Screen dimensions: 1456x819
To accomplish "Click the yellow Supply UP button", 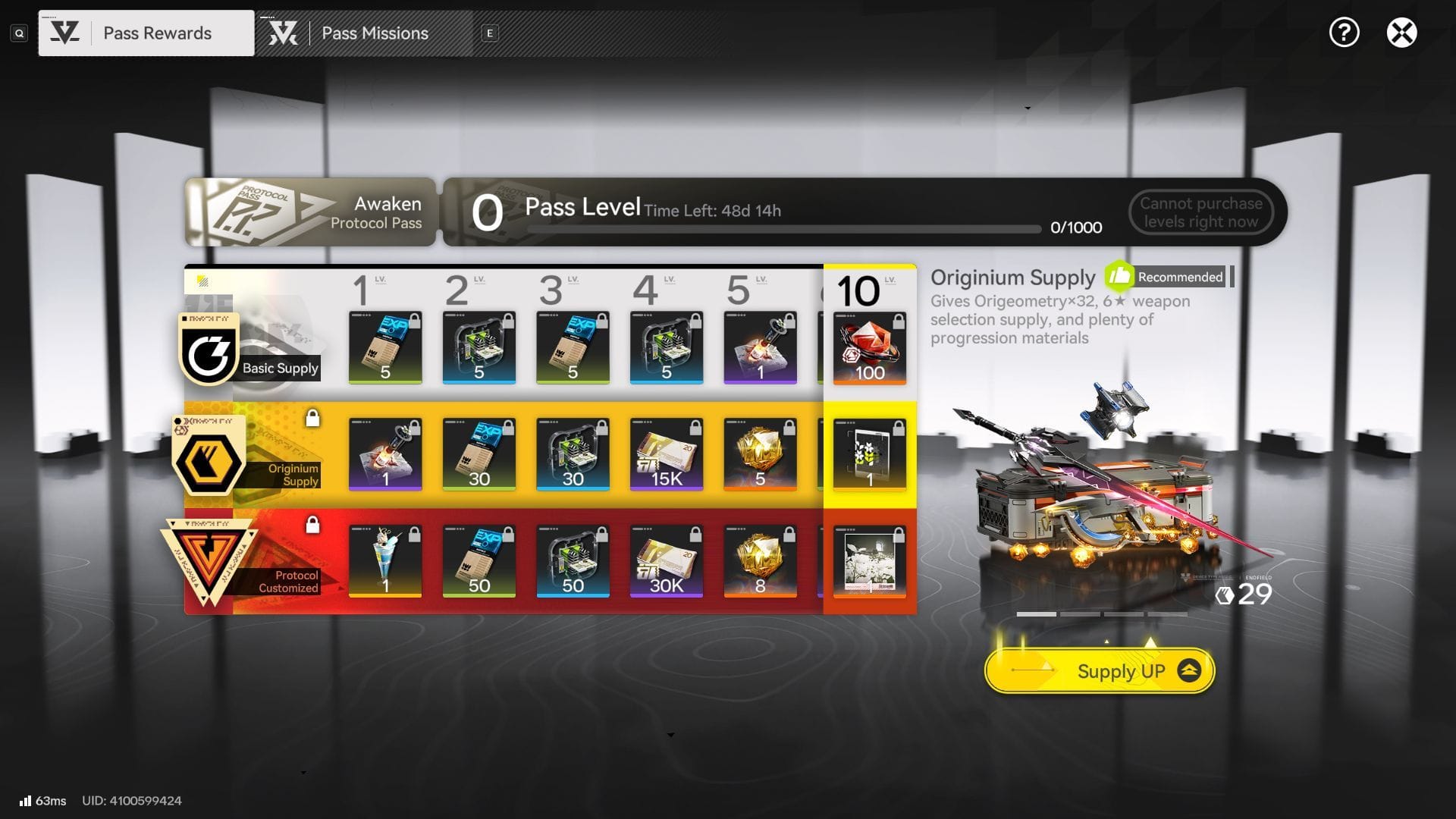I will (x=1100, y=671).
